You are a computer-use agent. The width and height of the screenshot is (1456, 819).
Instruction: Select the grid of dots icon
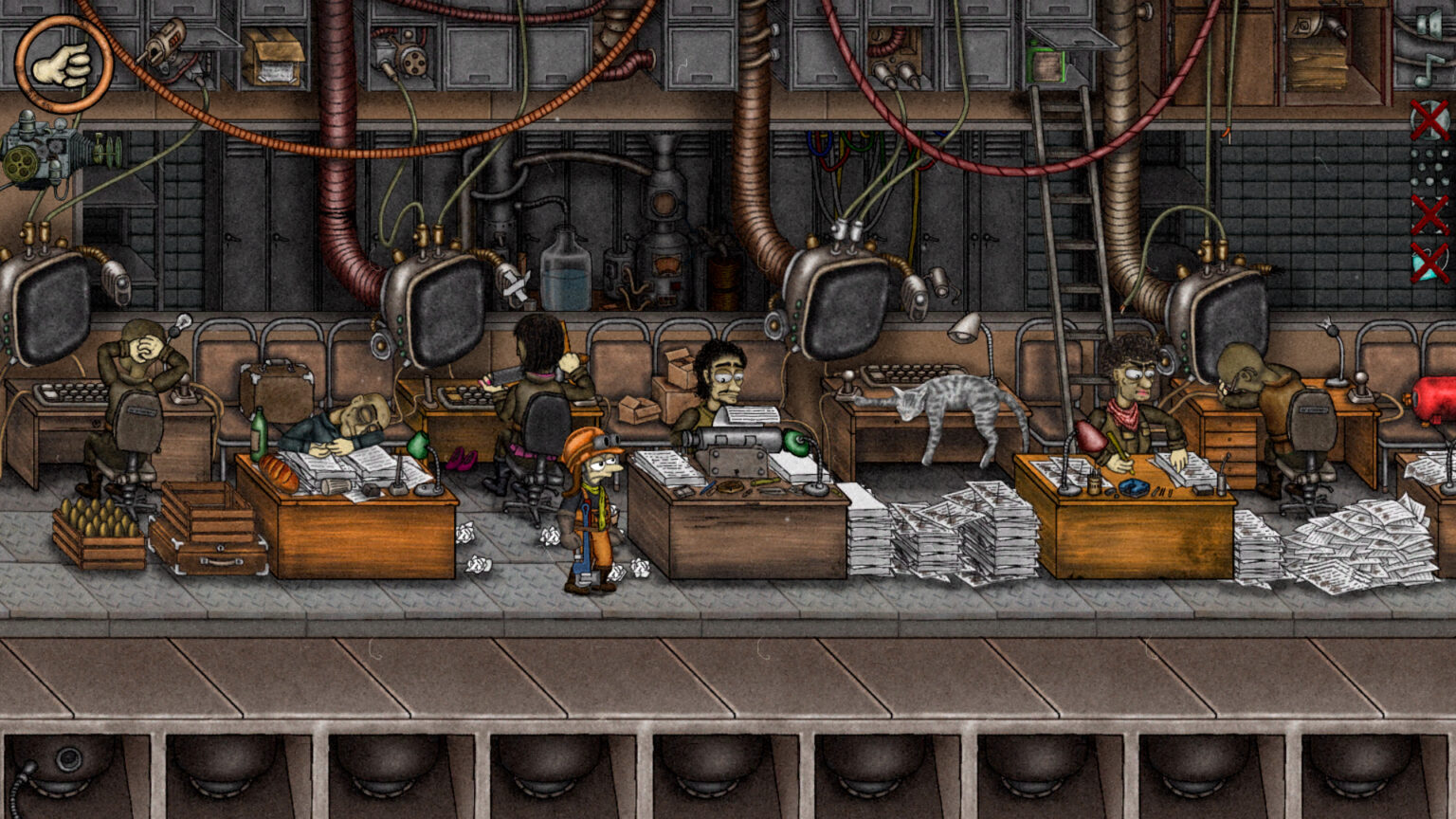[x=1429, y=168]
